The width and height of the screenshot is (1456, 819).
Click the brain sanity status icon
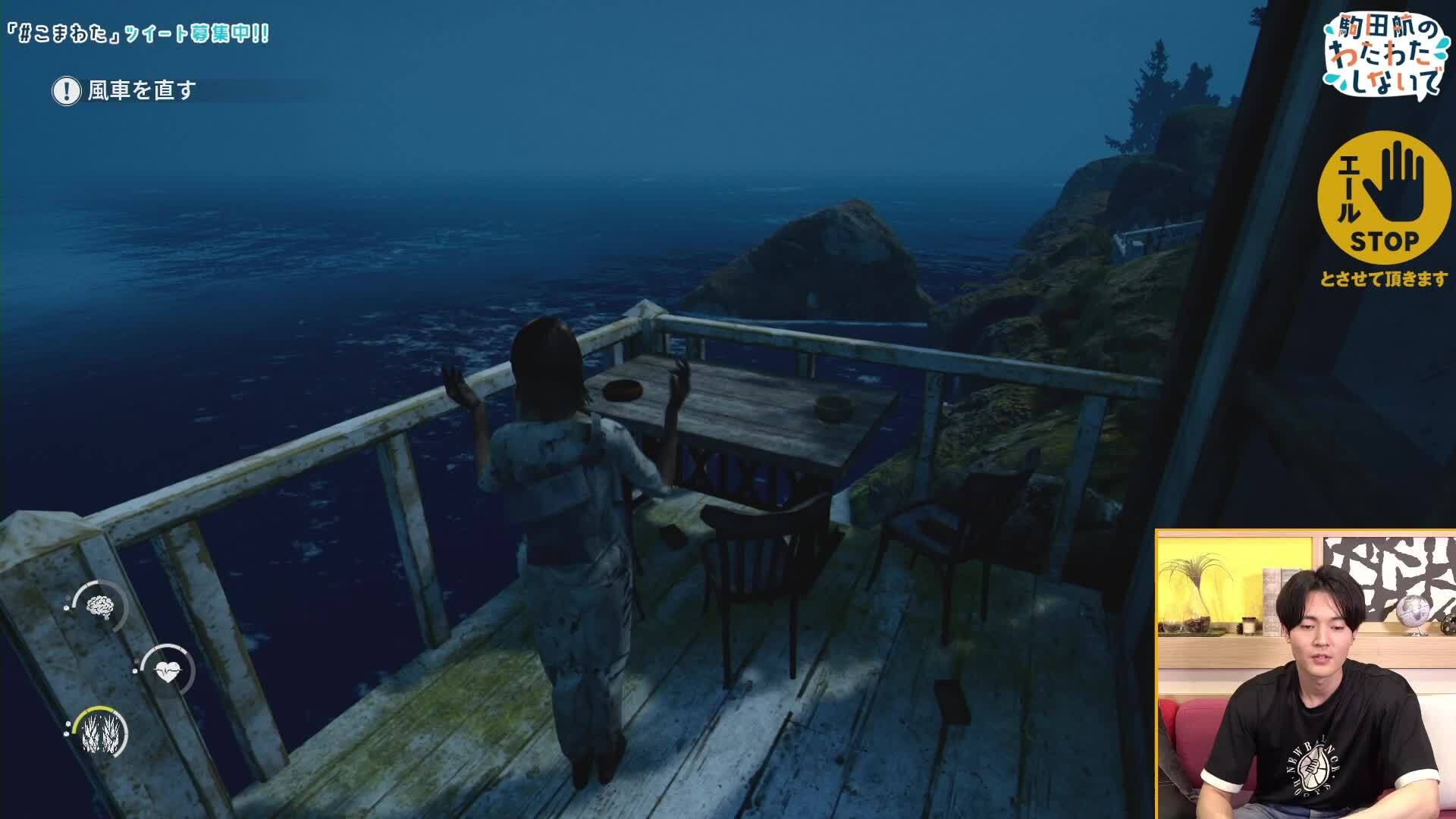coord(99,606)
